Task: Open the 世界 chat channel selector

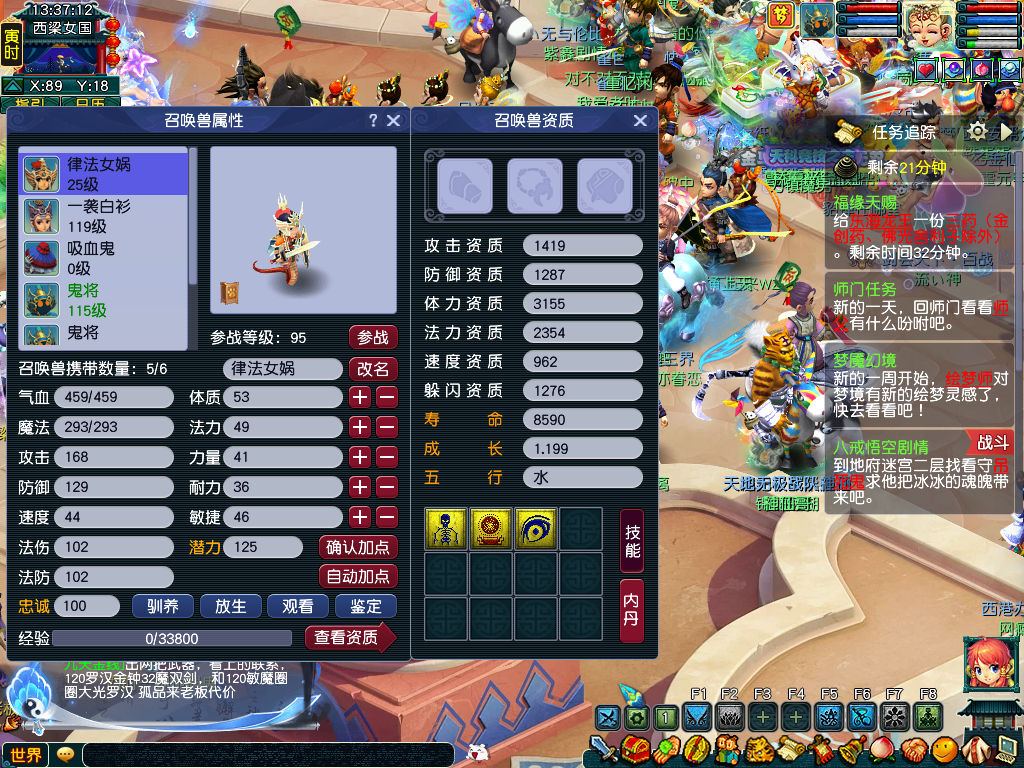Action: click(26, 755)
